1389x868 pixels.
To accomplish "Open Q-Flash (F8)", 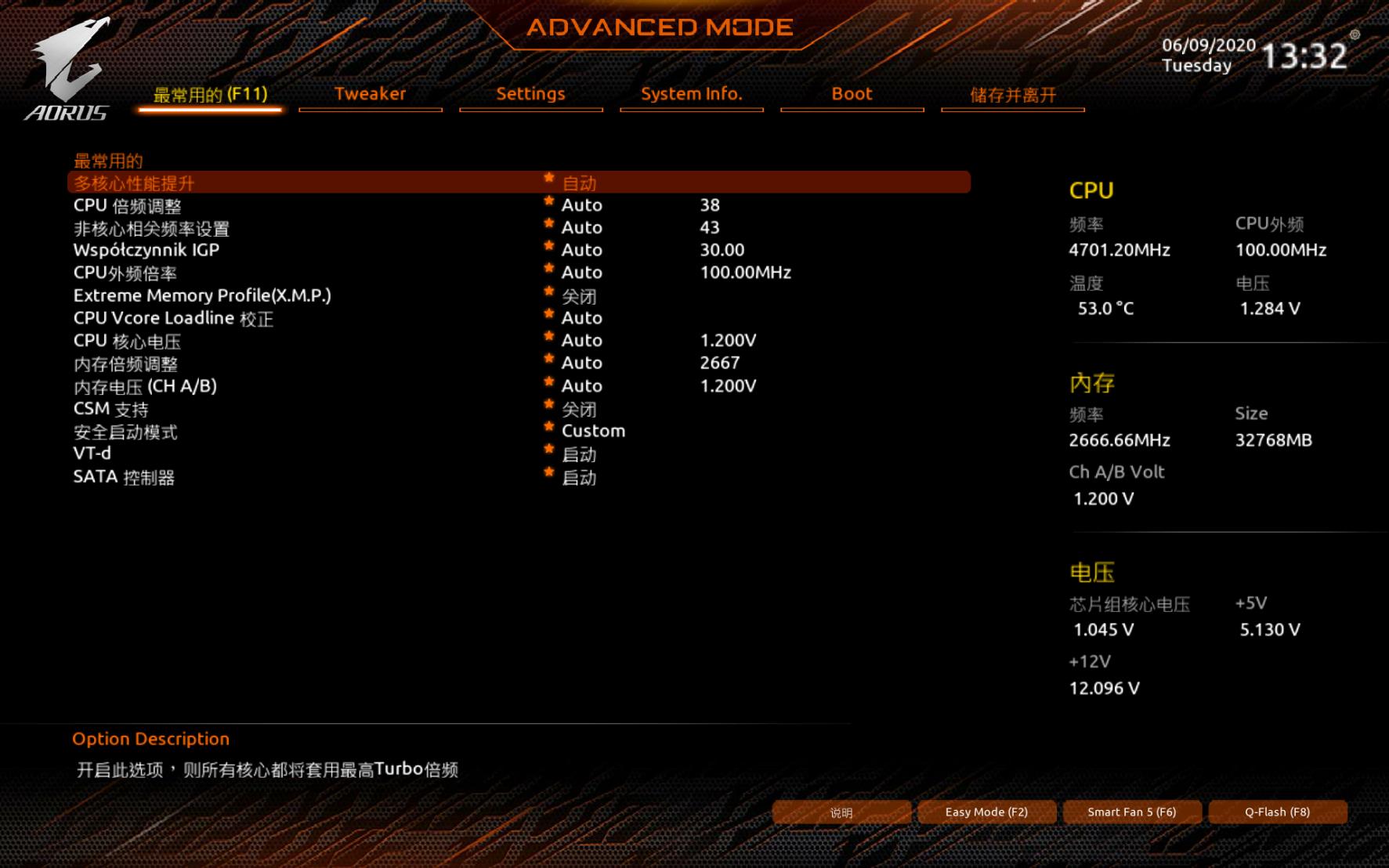I will click(1279, 812).
